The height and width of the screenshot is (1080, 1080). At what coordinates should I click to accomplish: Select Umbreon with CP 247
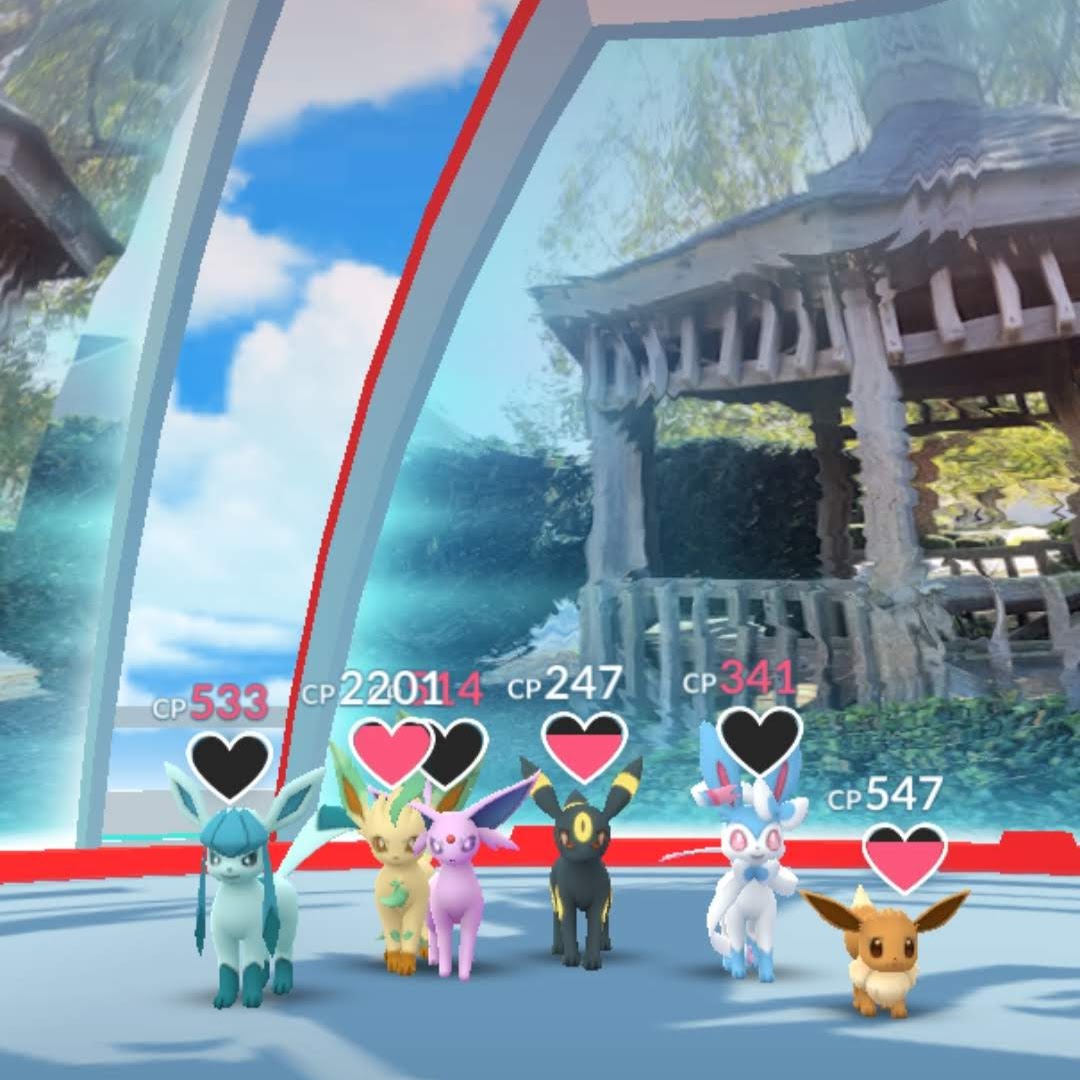[x=580, y=870]
